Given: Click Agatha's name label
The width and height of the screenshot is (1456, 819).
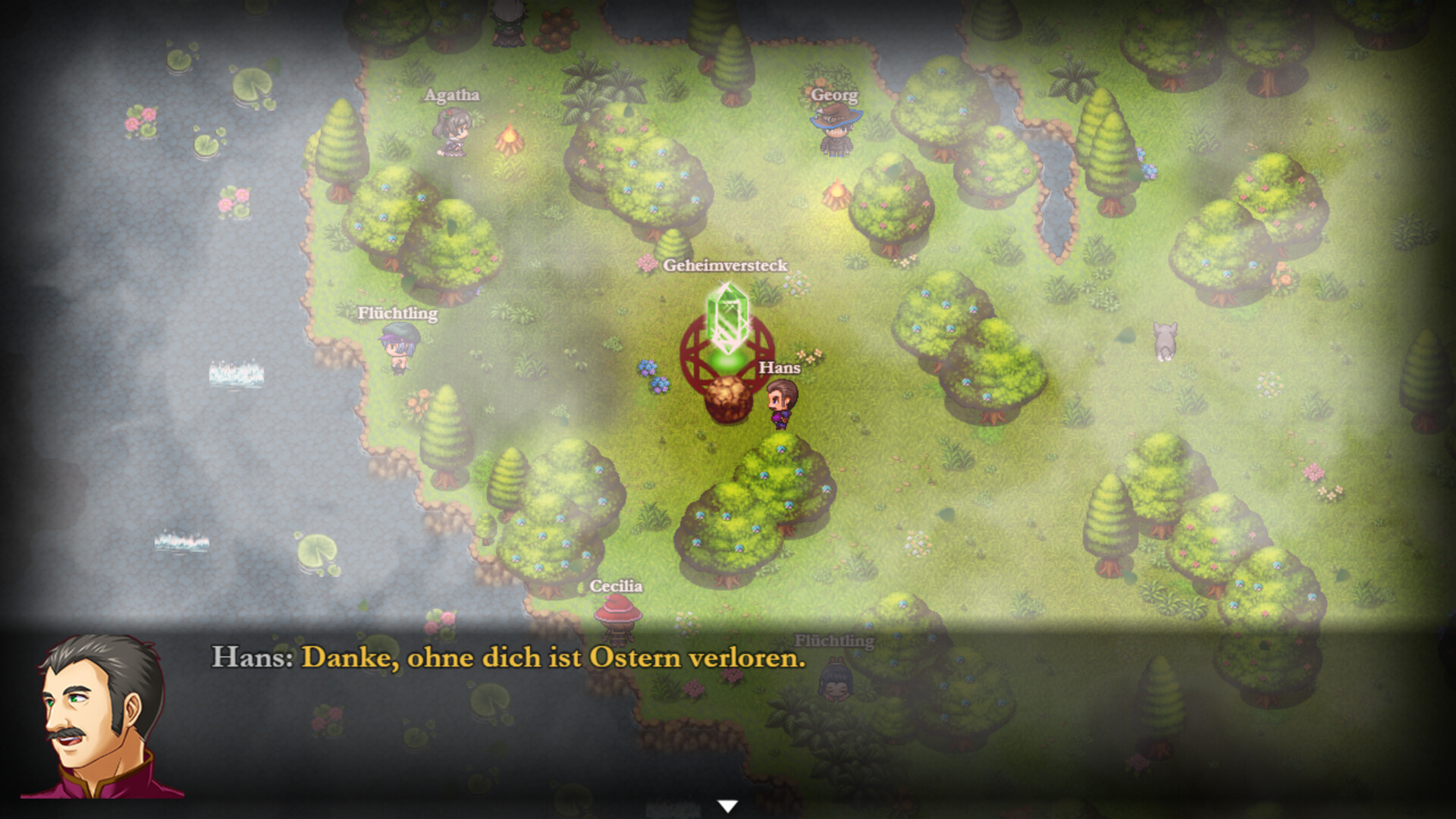Looking at the screenshot, I should point(451,96).
